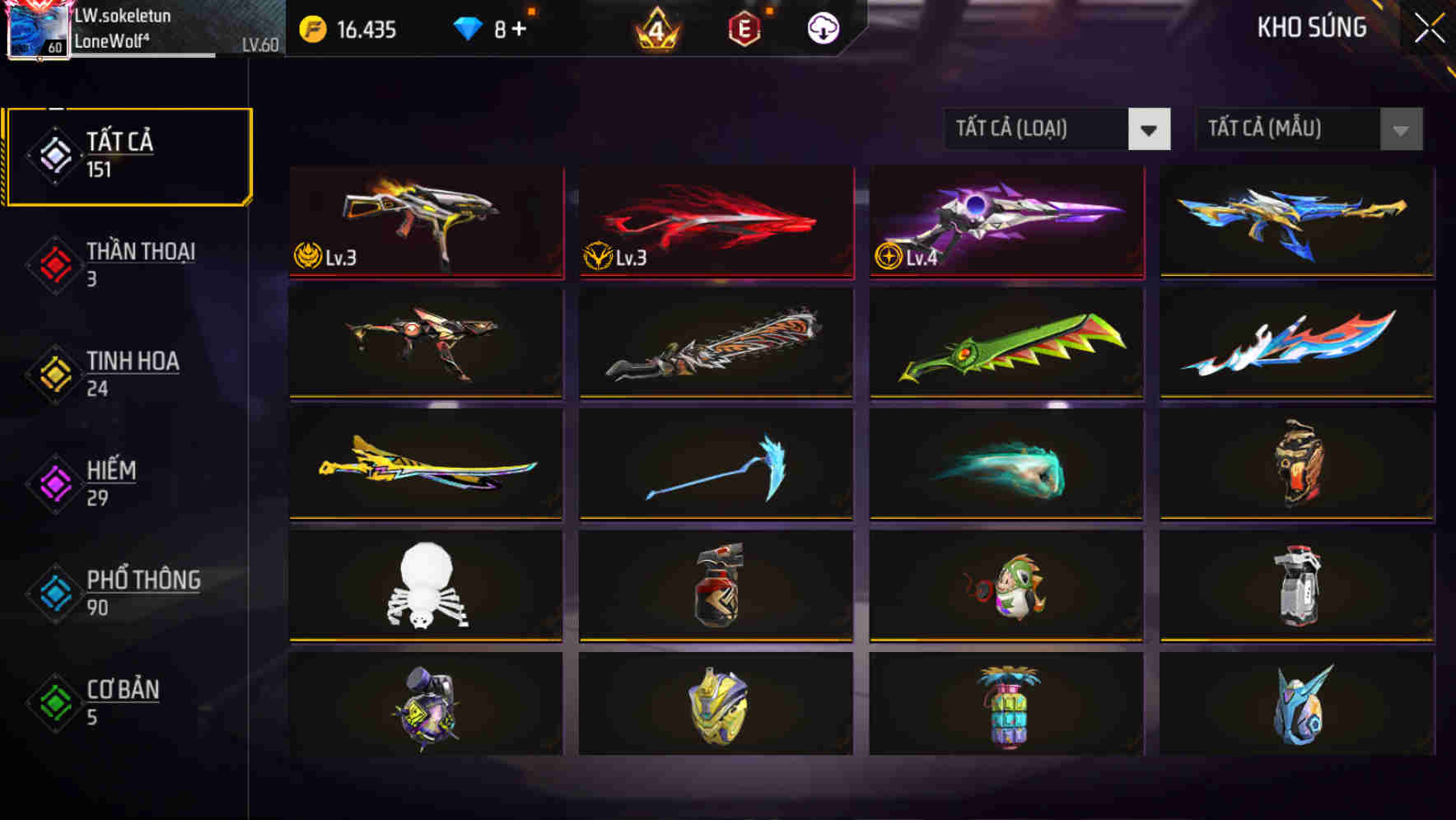Click the diamond currency icon
Viewport: 1456px width, 820px height.
coord(466,26)
